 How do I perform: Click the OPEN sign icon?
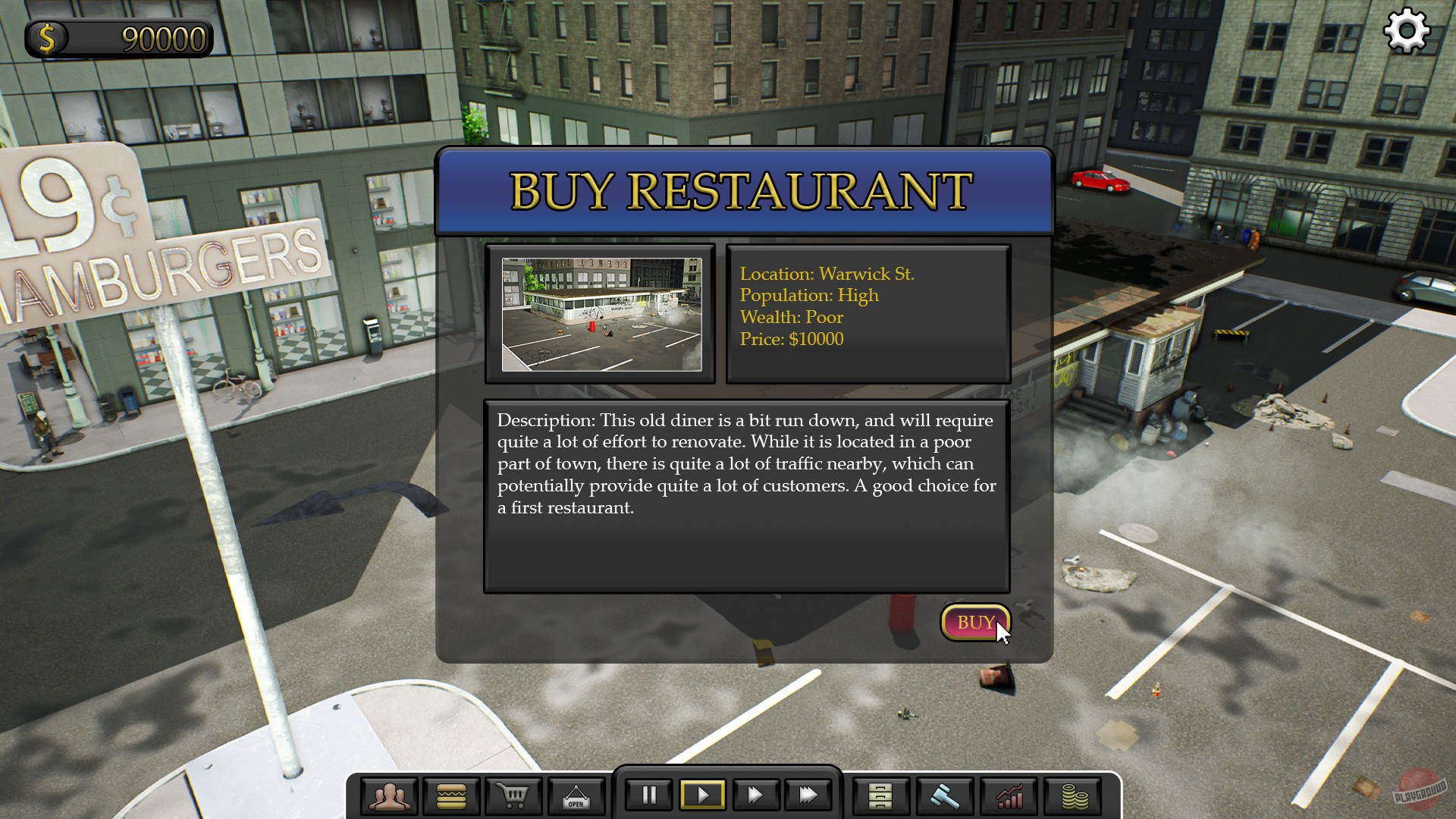[x=576, y=795]
